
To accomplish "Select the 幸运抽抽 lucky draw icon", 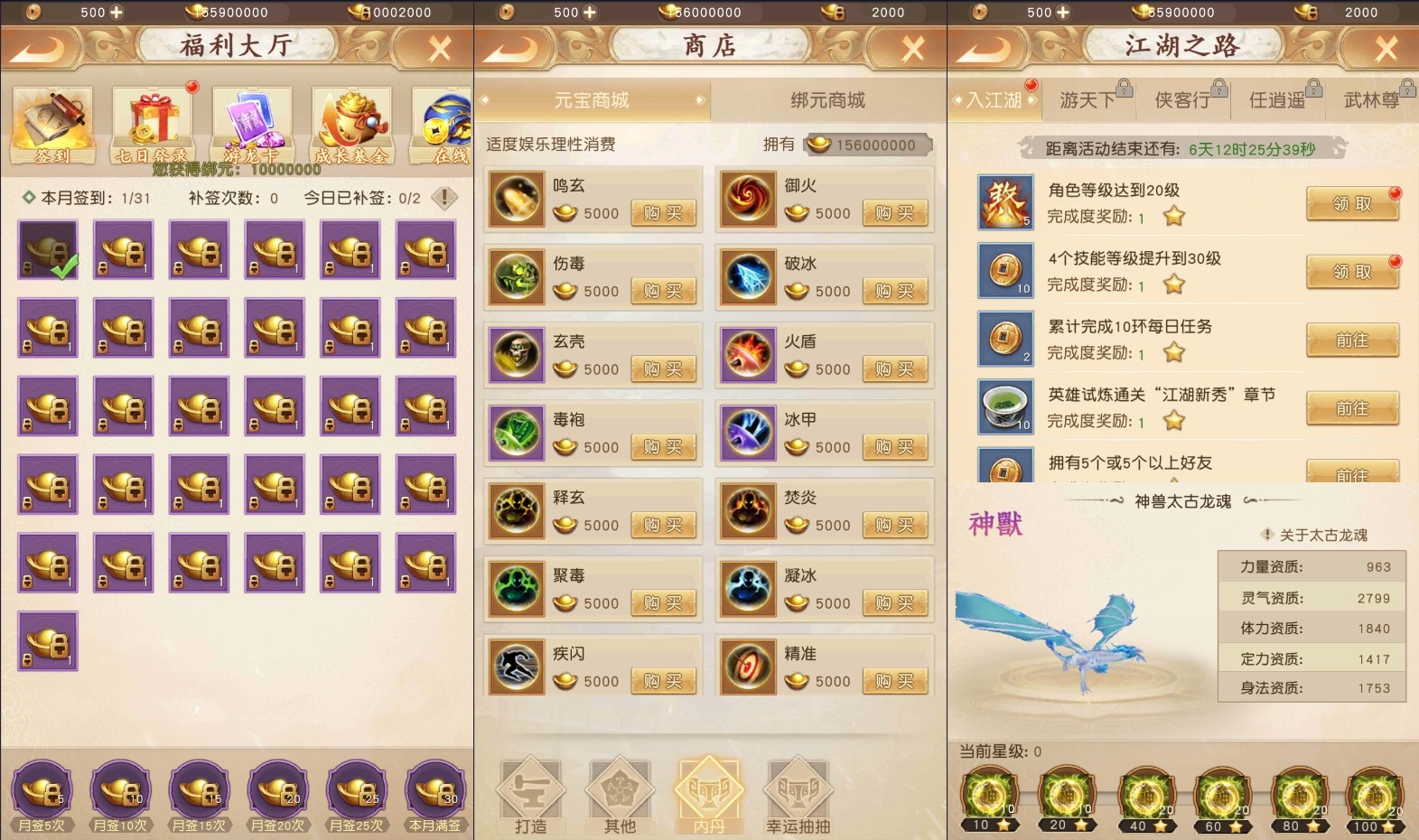I will (x=798, y=795).
